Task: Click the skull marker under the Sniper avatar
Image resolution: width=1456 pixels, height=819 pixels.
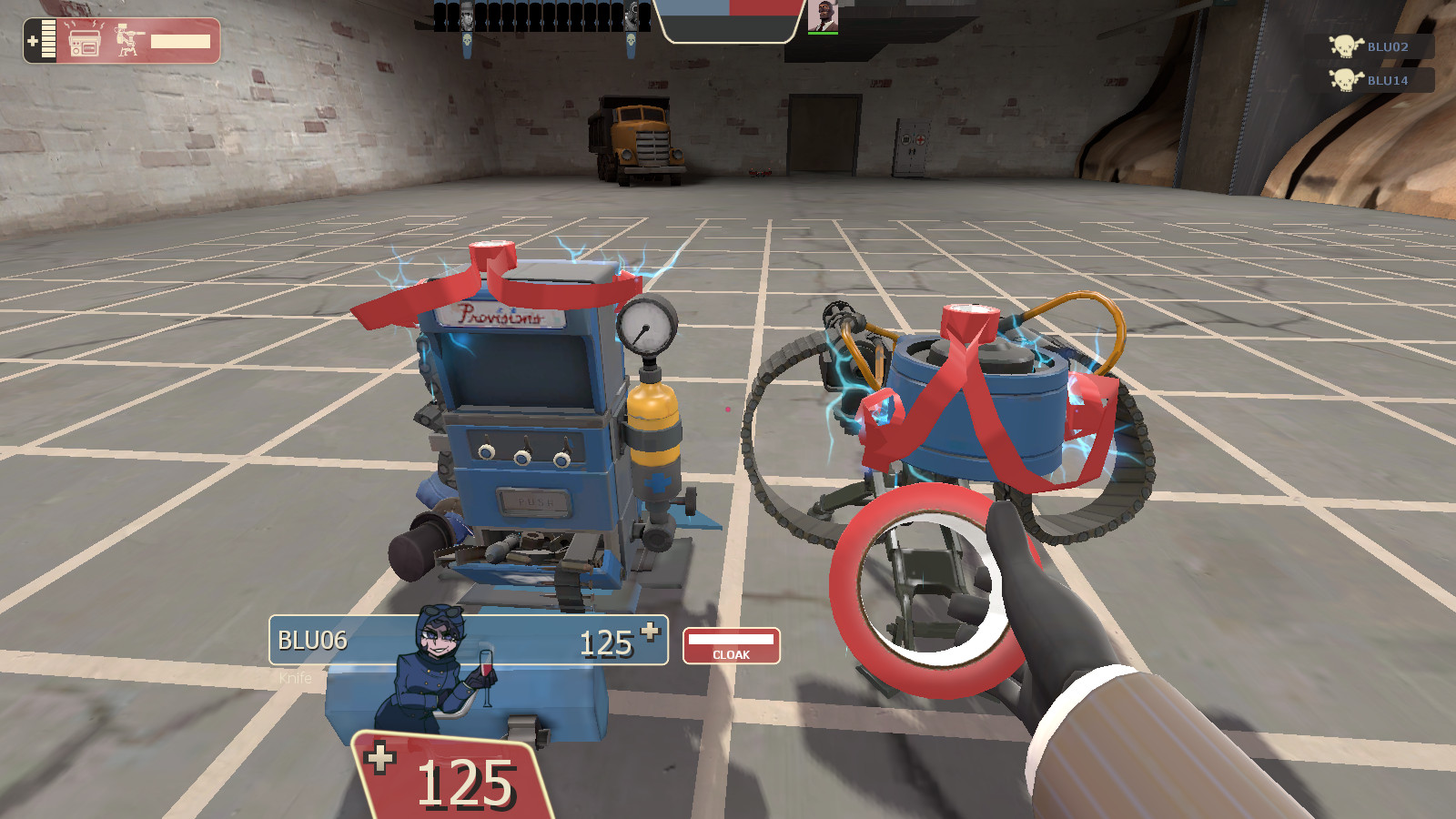Action: click(468, 40)
